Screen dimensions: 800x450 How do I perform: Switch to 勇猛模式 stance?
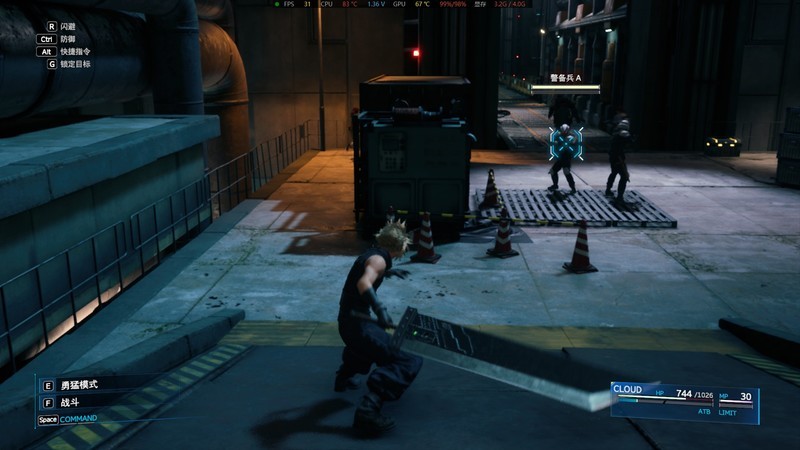[80, 385]
